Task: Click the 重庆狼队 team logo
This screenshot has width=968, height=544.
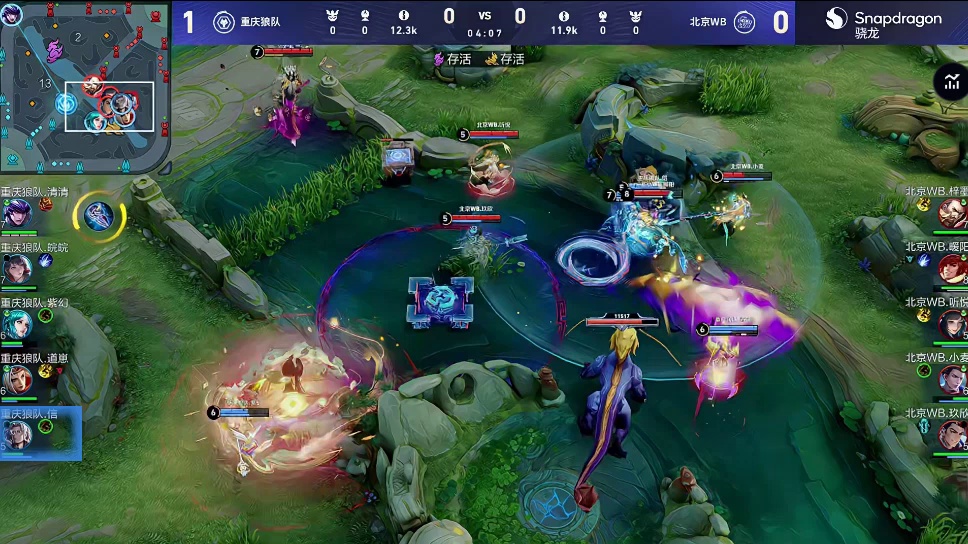Action: (223, 22)
